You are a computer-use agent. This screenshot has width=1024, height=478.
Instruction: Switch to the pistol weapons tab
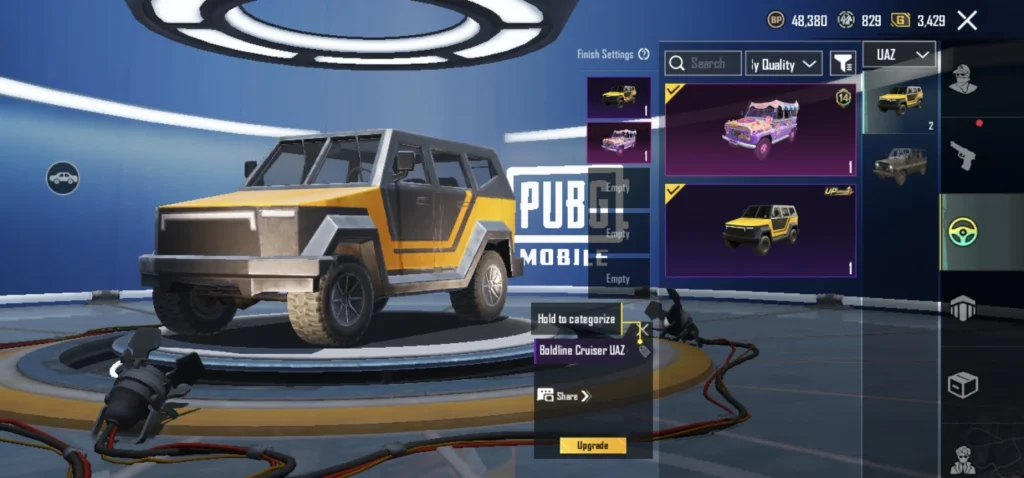click(962, 155)
